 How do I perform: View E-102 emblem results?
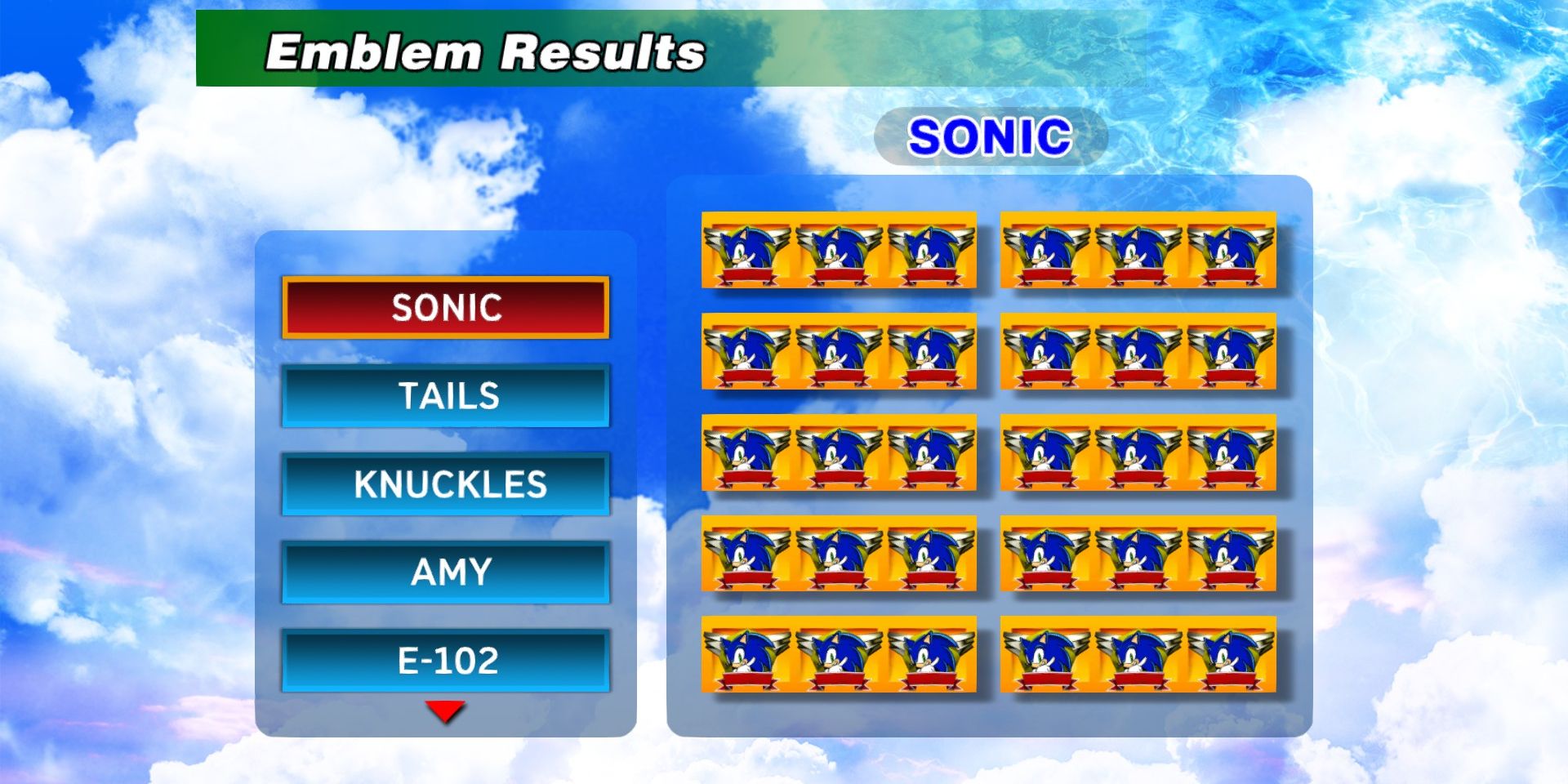pyautogui.click(x=445, y=661)
